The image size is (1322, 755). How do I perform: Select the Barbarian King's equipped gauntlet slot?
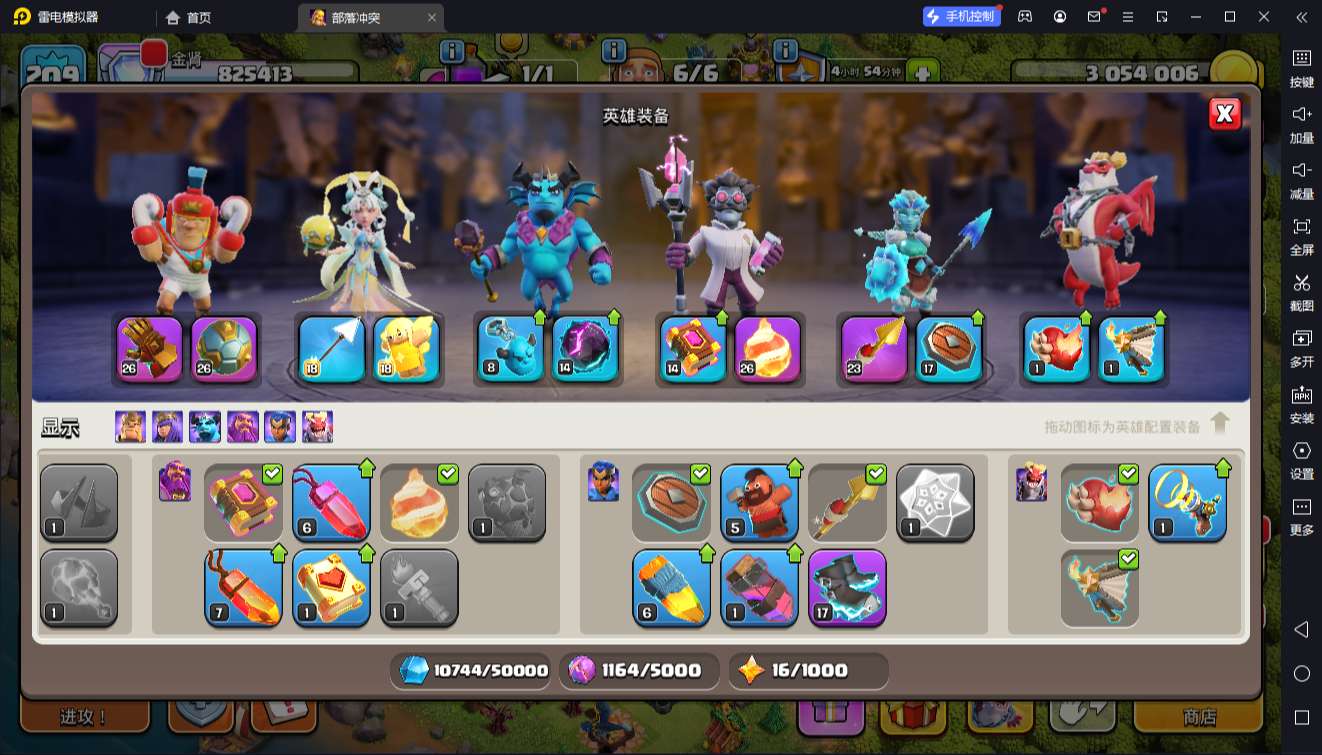point(150,349)
